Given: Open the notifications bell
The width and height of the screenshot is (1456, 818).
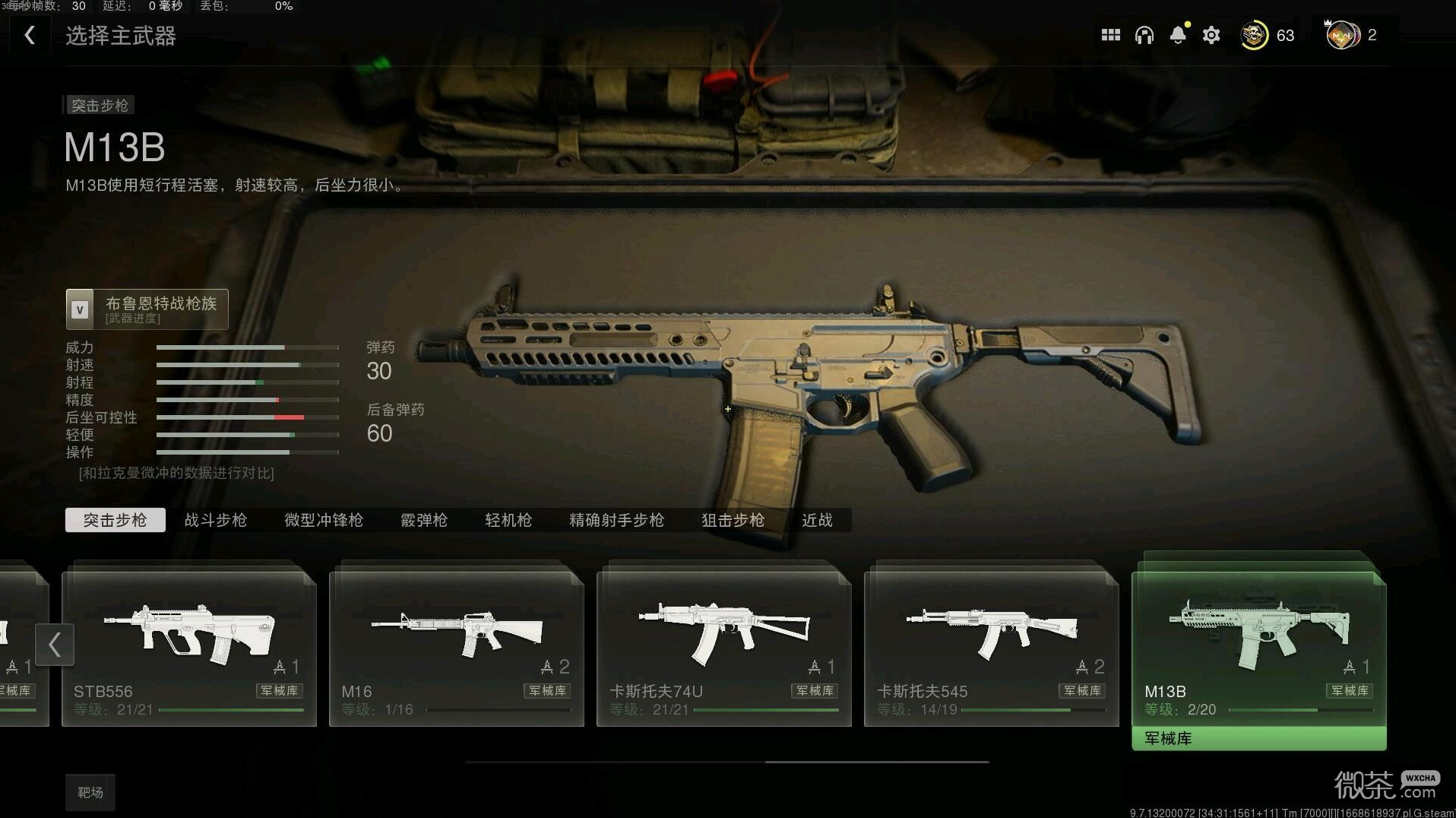Looking at the screenshot, I should [1178, 35].
